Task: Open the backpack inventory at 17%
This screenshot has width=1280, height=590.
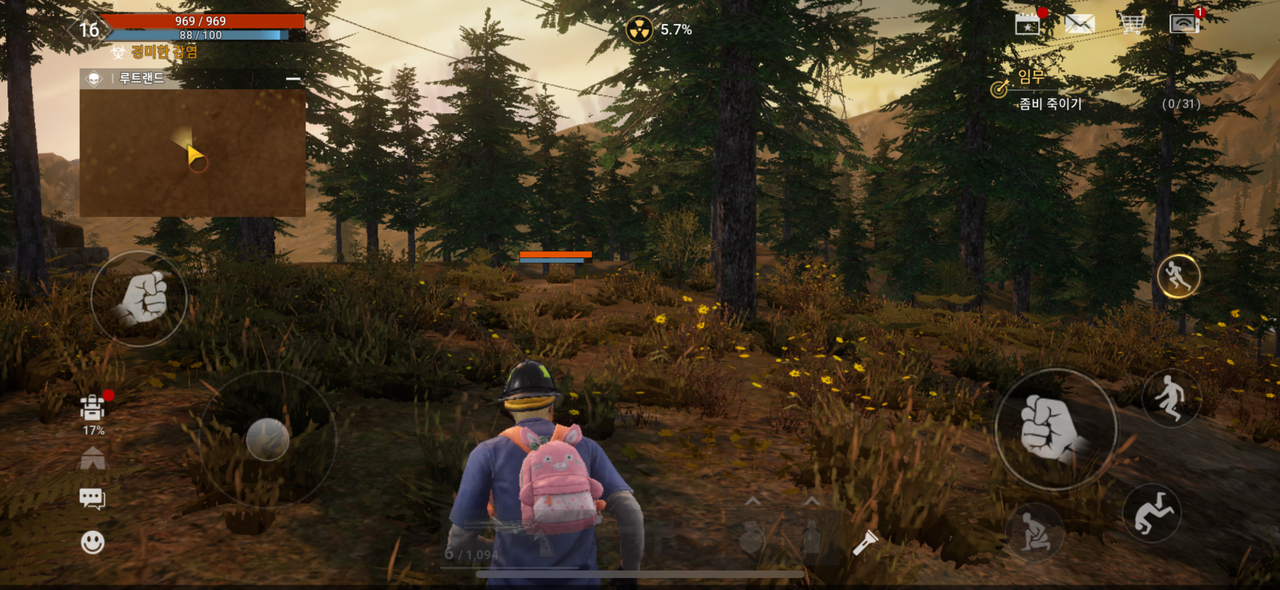Action: coord(93,408)
